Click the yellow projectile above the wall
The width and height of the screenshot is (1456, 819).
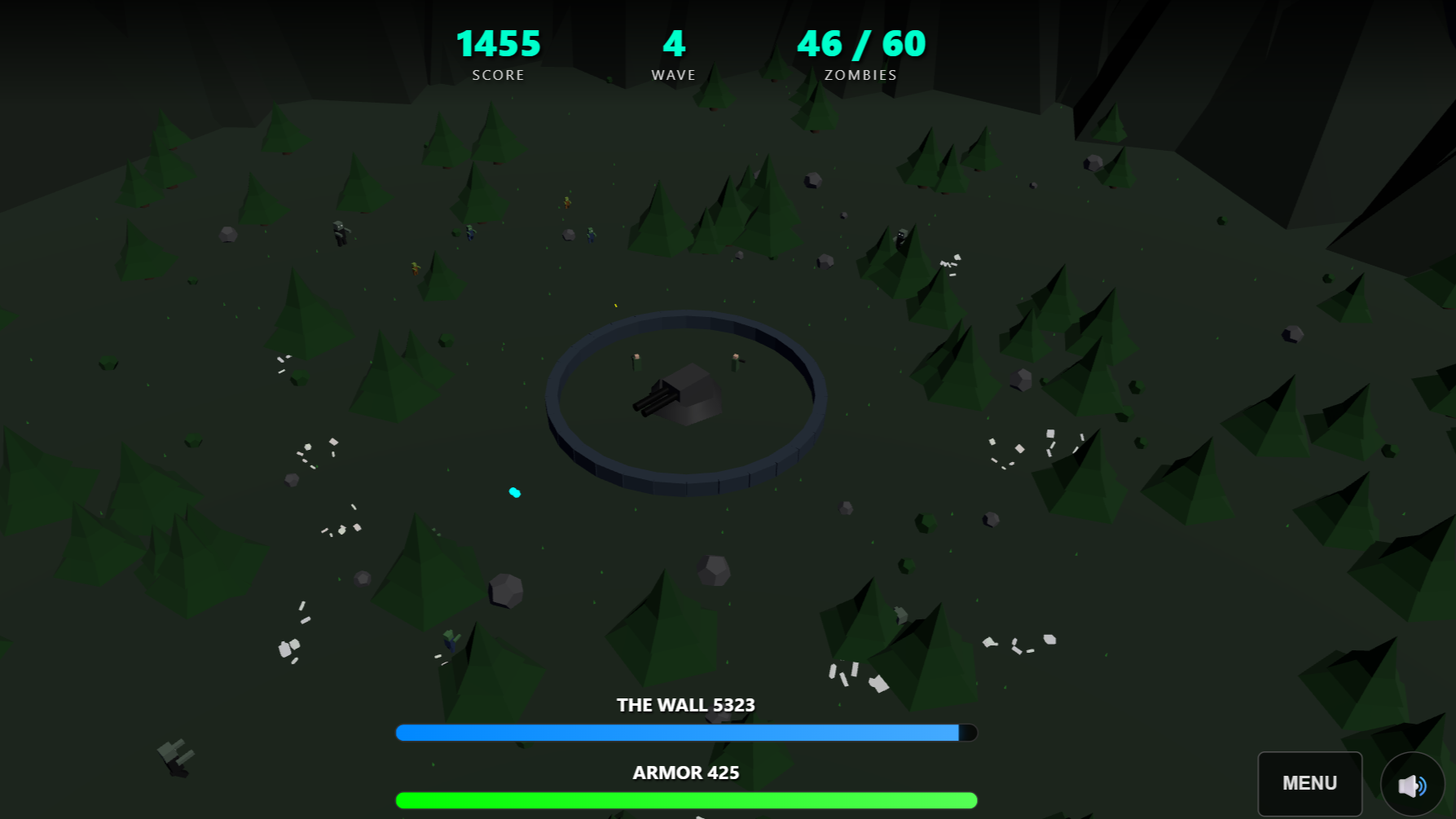(x=615, y=306)
